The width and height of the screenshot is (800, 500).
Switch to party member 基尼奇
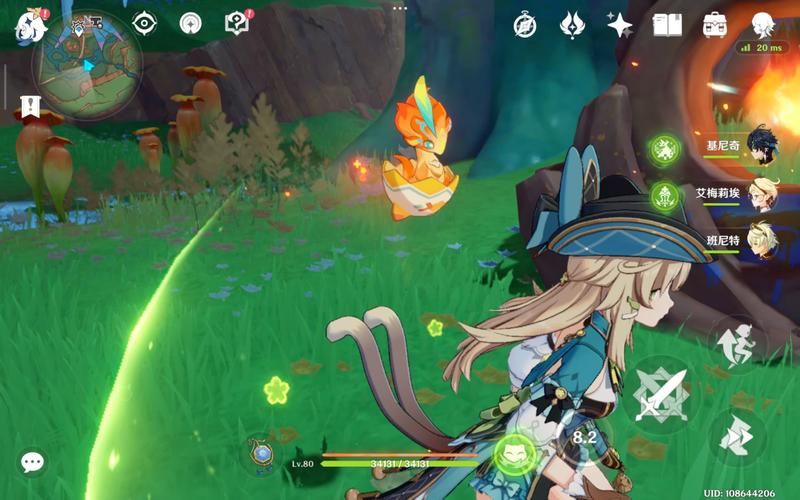[x=762, y=146]
